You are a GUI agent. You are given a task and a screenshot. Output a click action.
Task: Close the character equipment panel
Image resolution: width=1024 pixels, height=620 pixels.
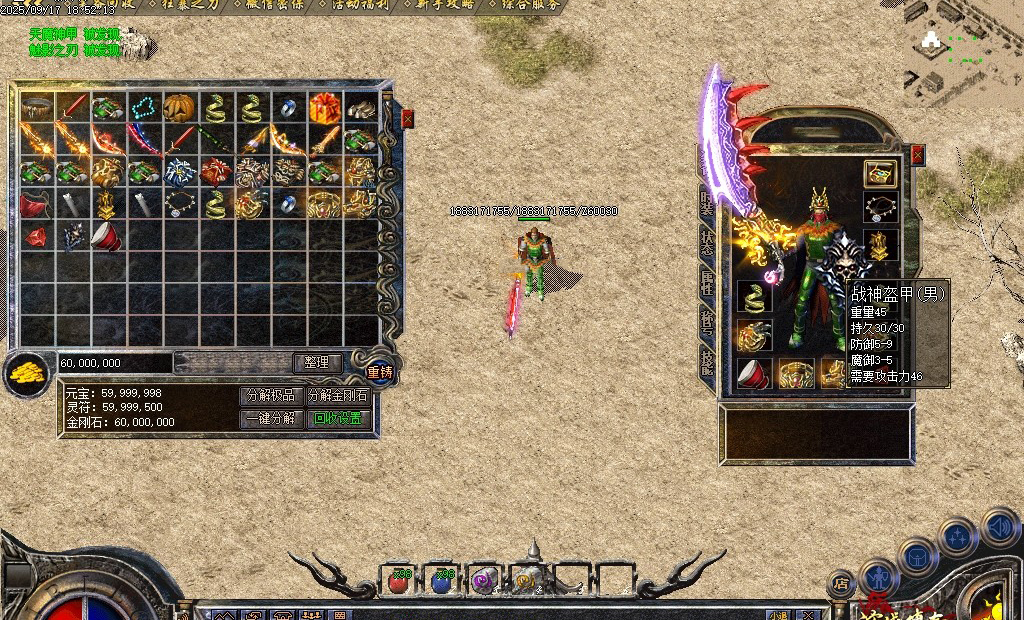(x=917, y=154)
